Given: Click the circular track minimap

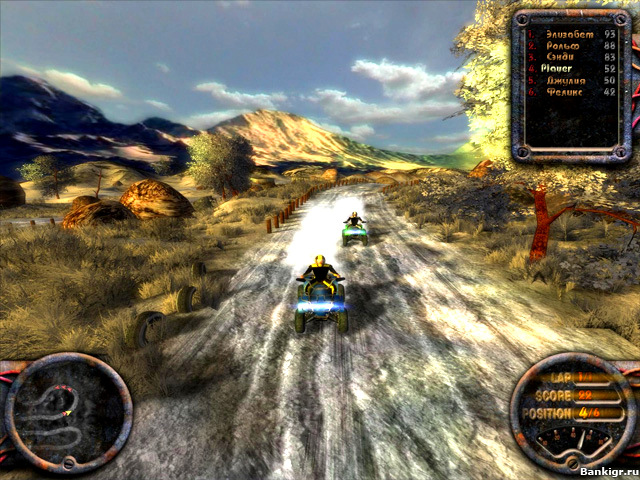Looking at the screenshot, I should [x=68, y=412].
